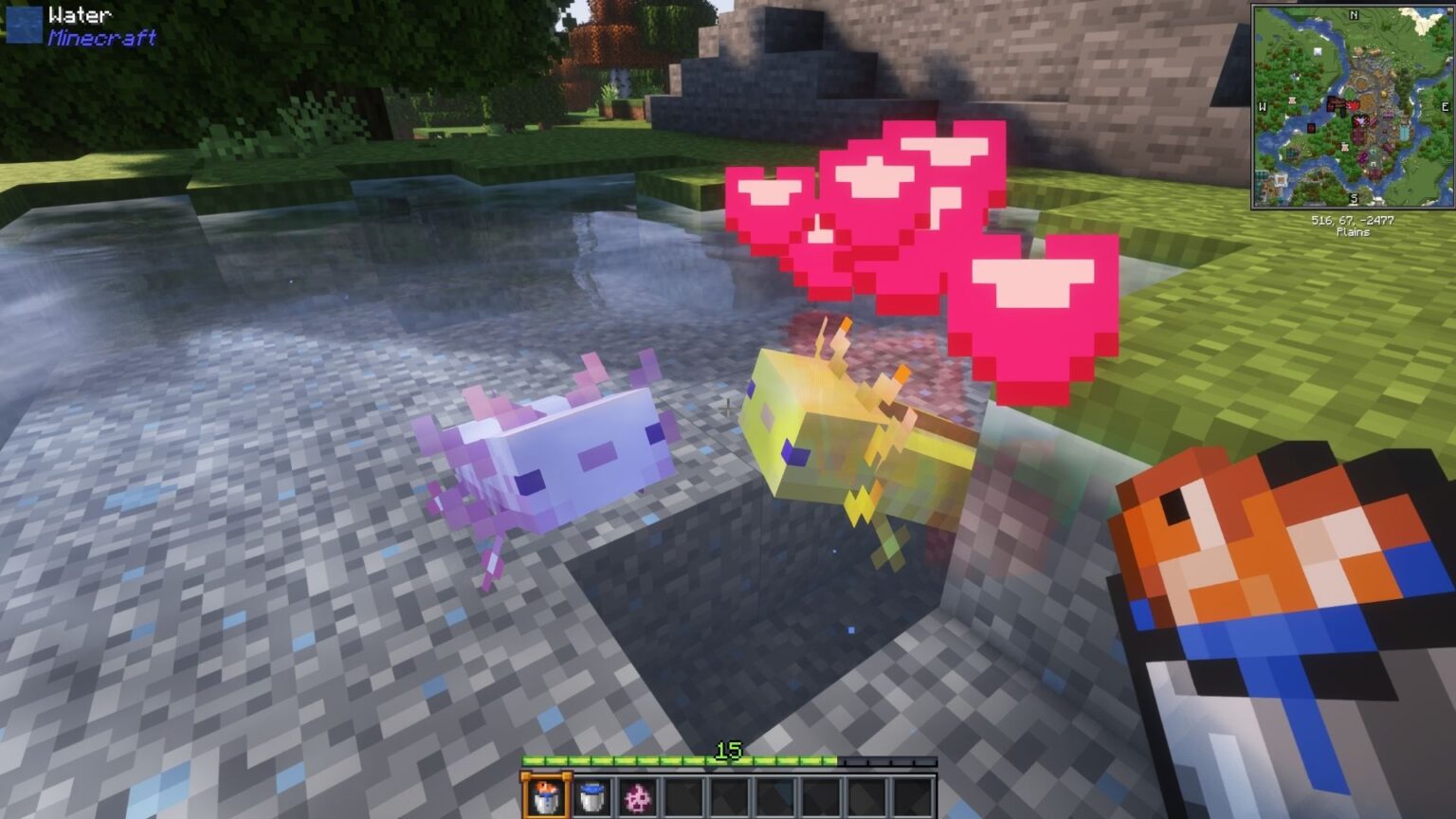Click the Plains biome label

pos(1353,230)
